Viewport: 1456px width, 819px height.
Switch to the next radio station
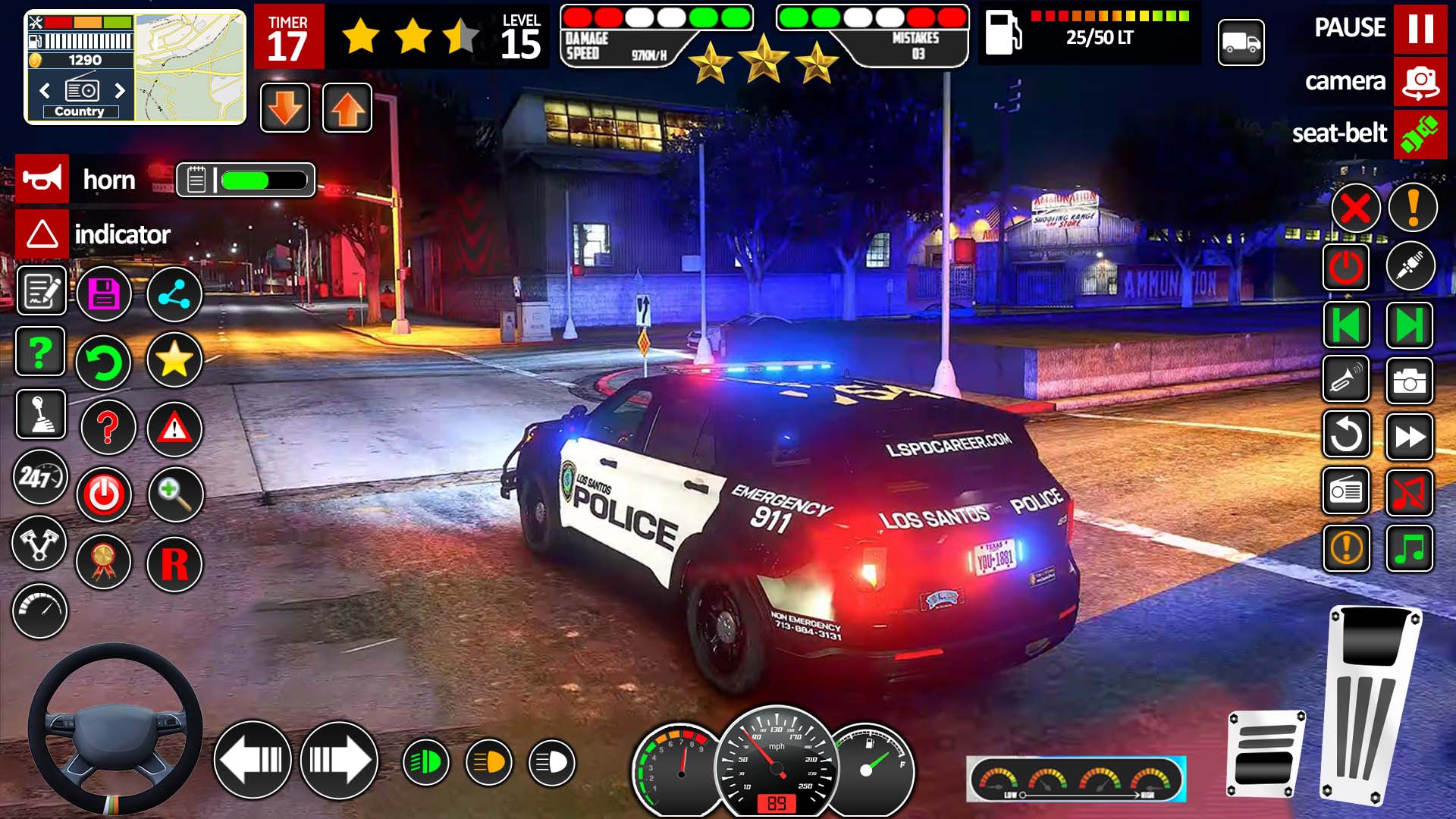[x=119, y=91]
